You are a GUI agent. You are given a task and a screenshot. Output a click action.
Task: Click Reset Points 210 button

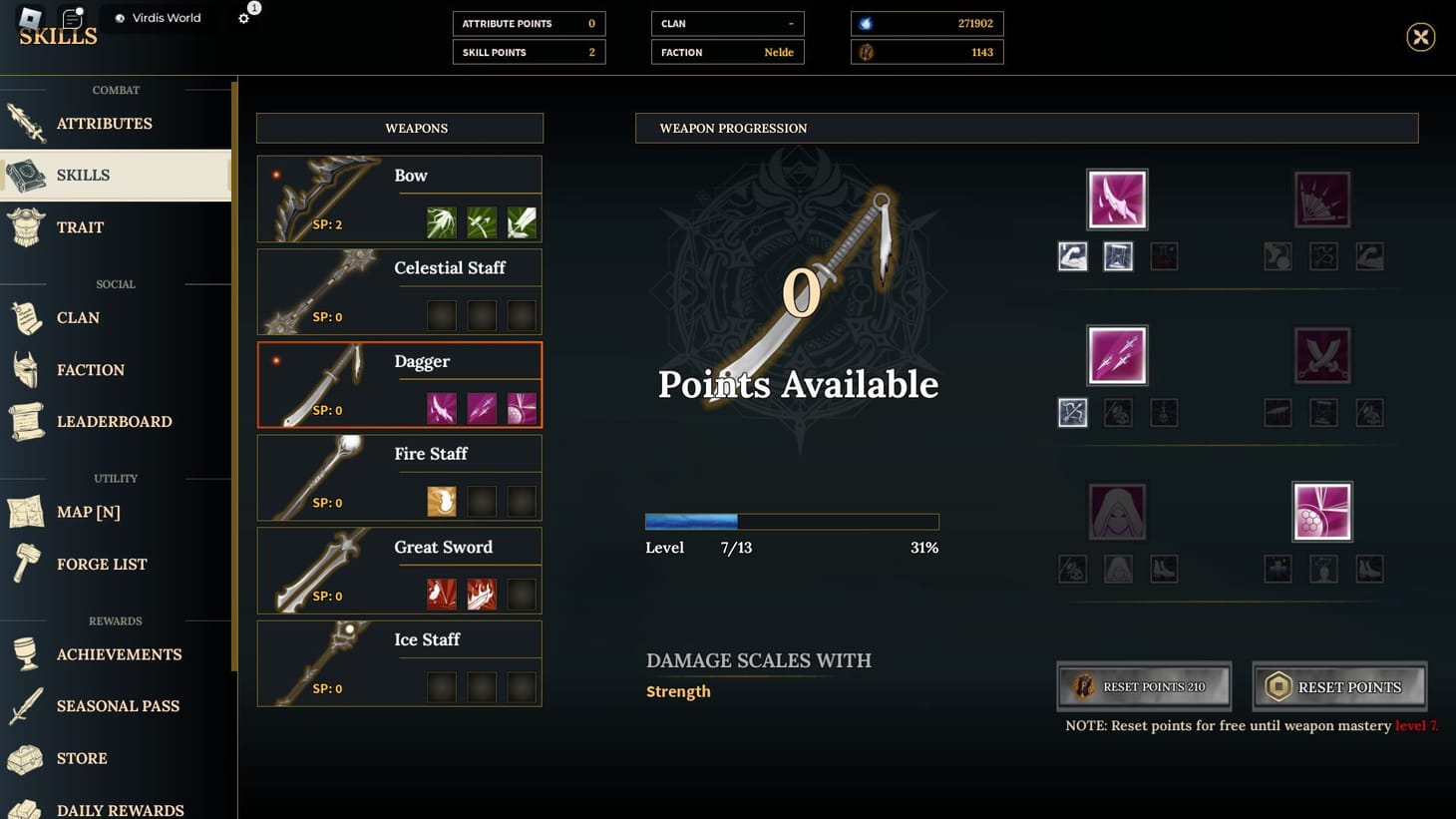1143,686
